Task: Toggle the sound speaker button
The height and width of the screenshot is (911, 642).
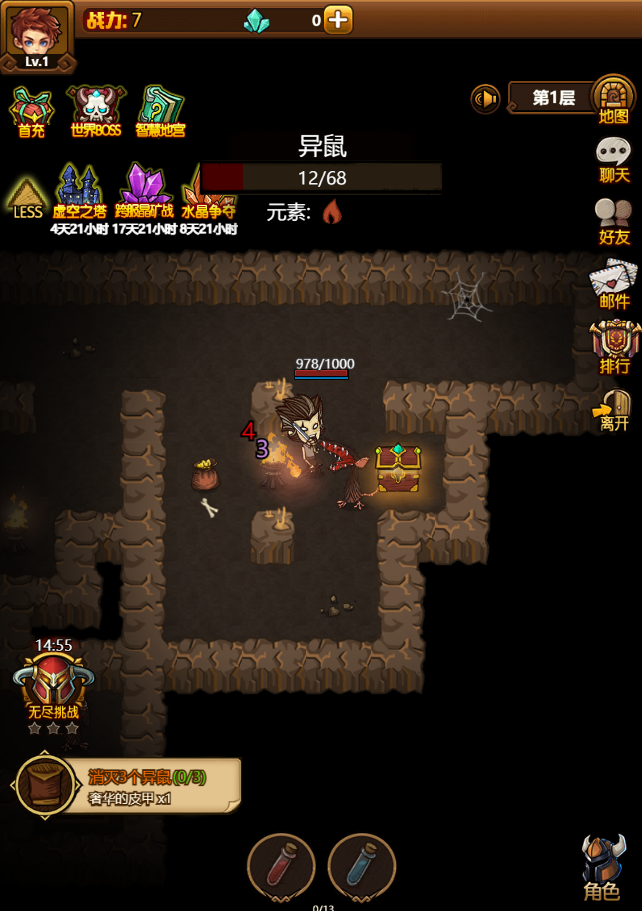Action: click(486, 99)
